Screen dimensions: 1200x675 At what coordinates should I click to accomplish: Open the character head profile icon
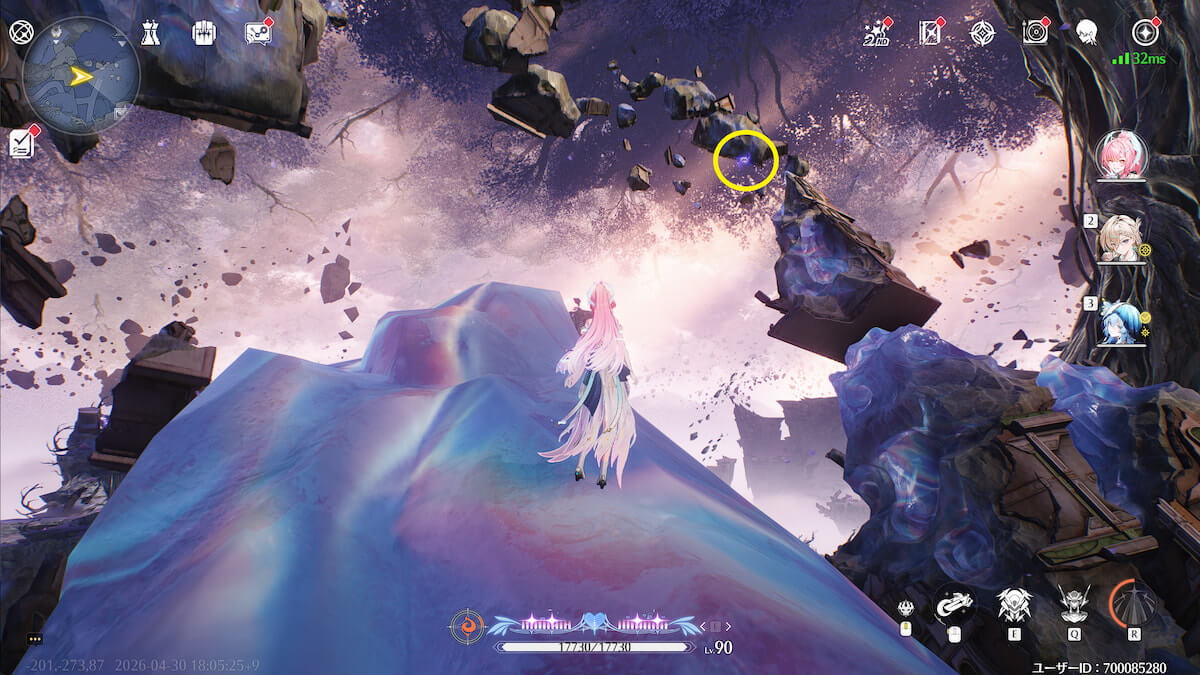tap(1087, 33)
